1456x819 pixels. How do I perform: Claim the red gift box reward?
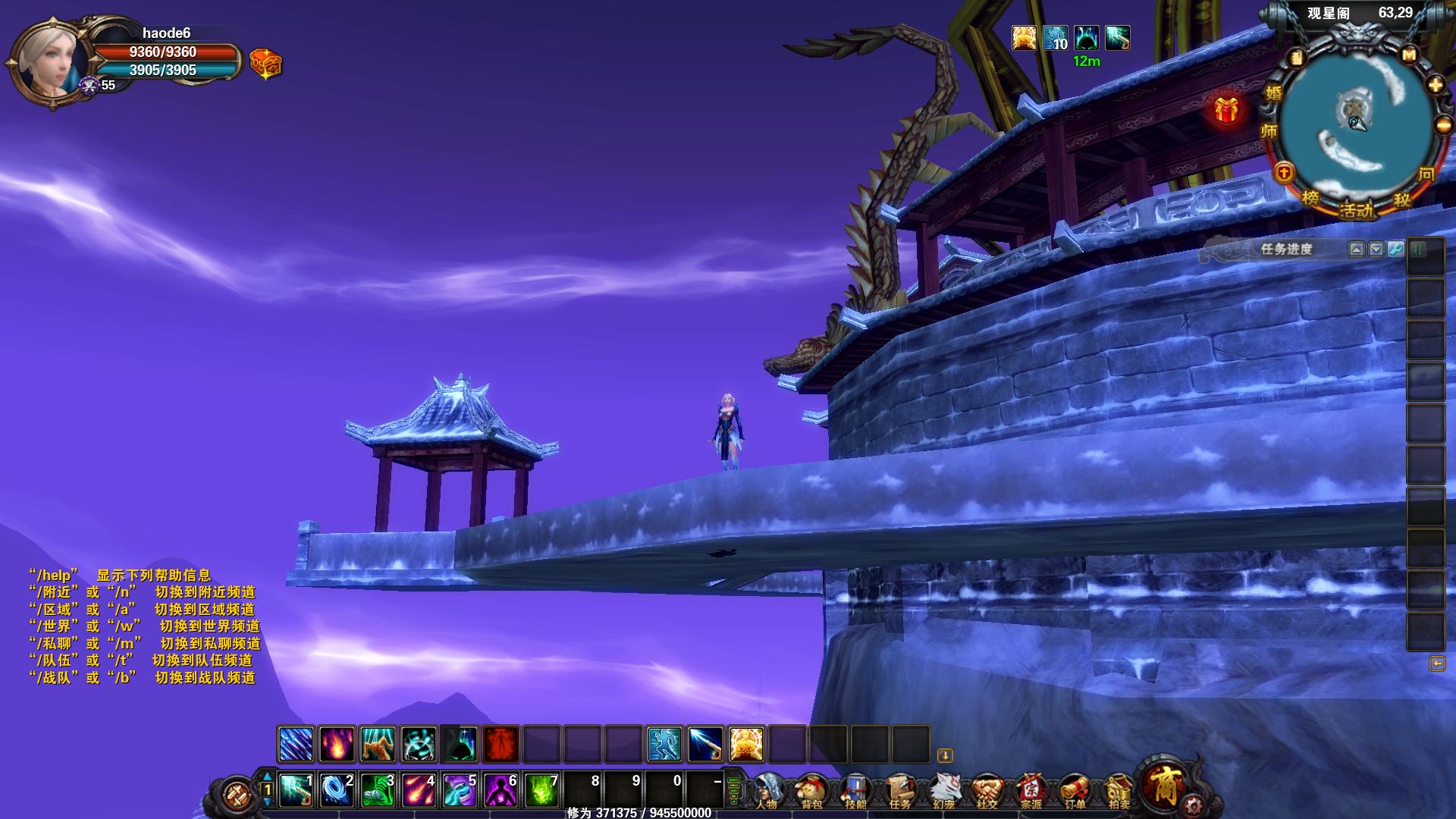pyautogui.click(x=1226, y=110)
